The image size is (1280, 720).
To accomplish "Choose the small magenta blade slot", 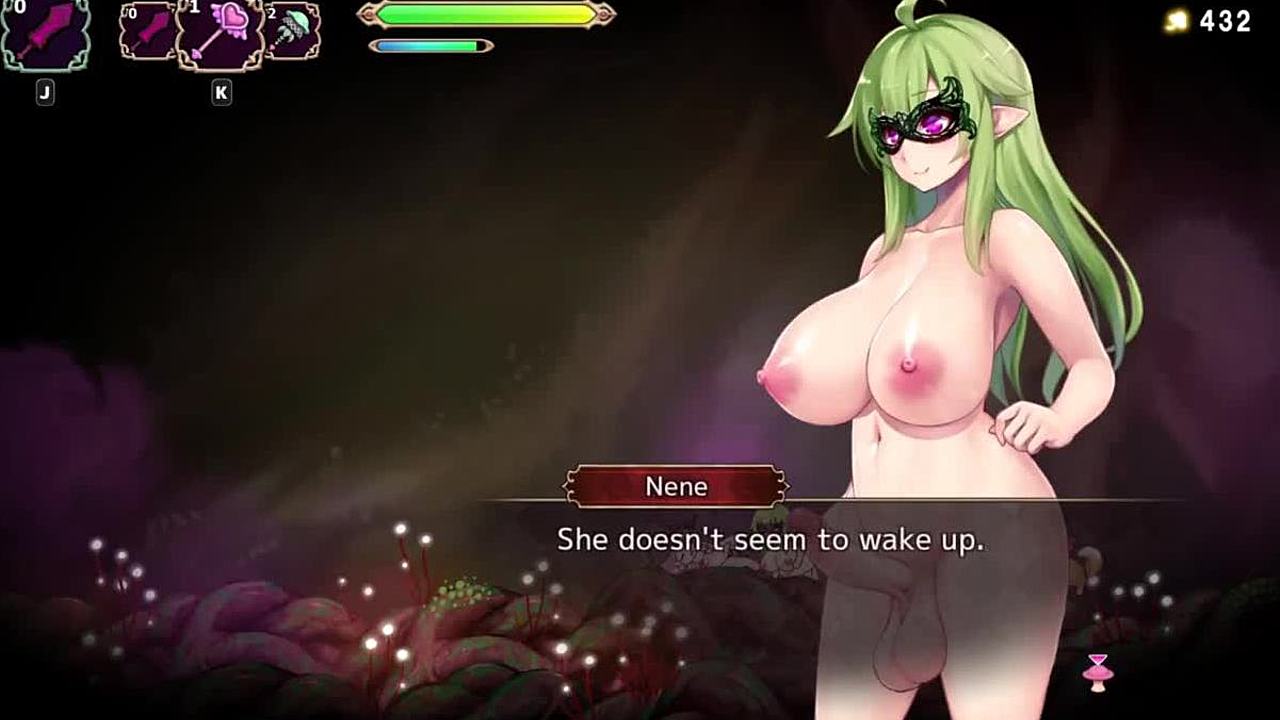I will (x=148, y=30).
